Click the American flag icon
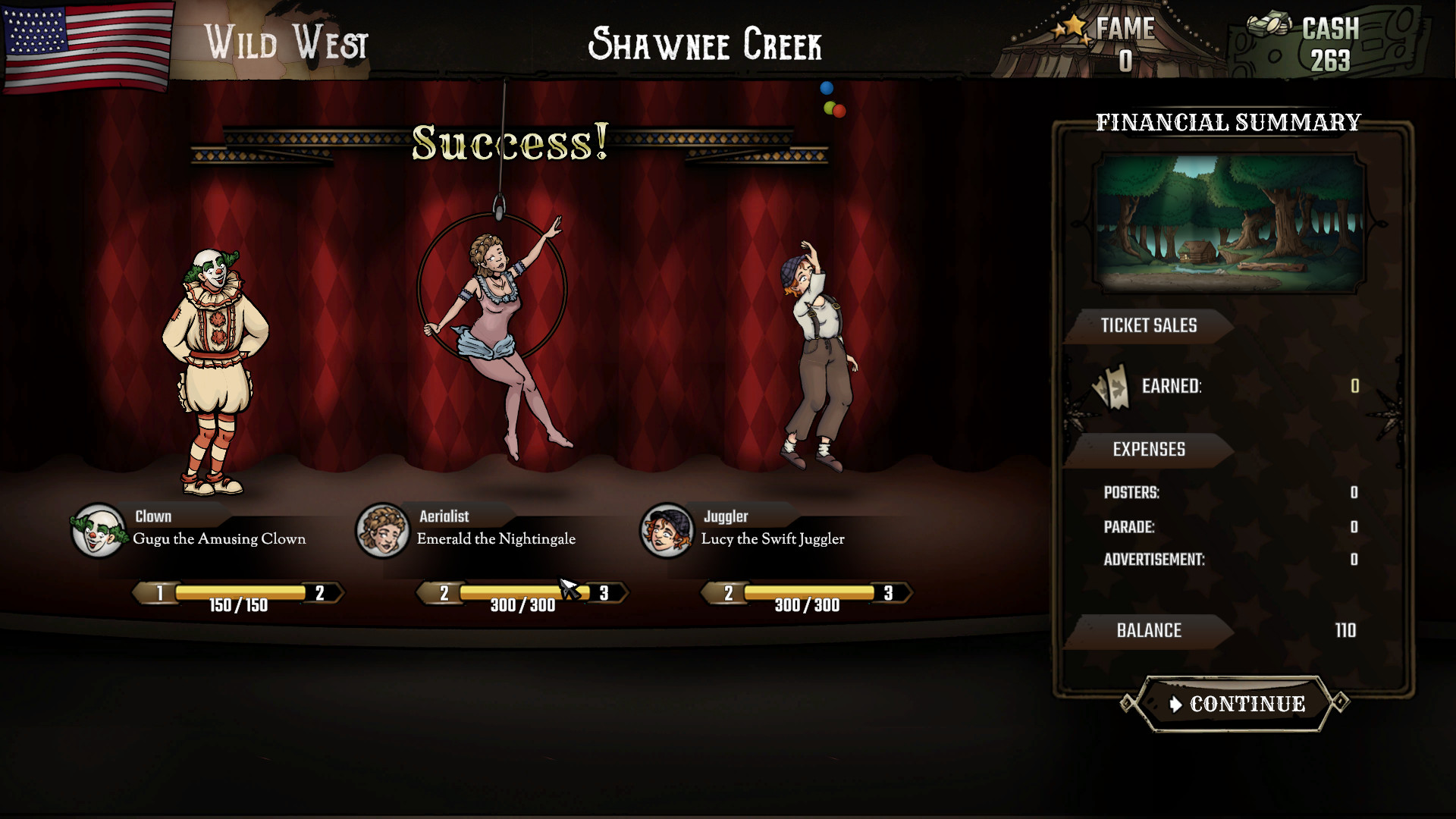The width and height of the screenshot is (1456, 819). pyautogui.click(x=87, y=47)
